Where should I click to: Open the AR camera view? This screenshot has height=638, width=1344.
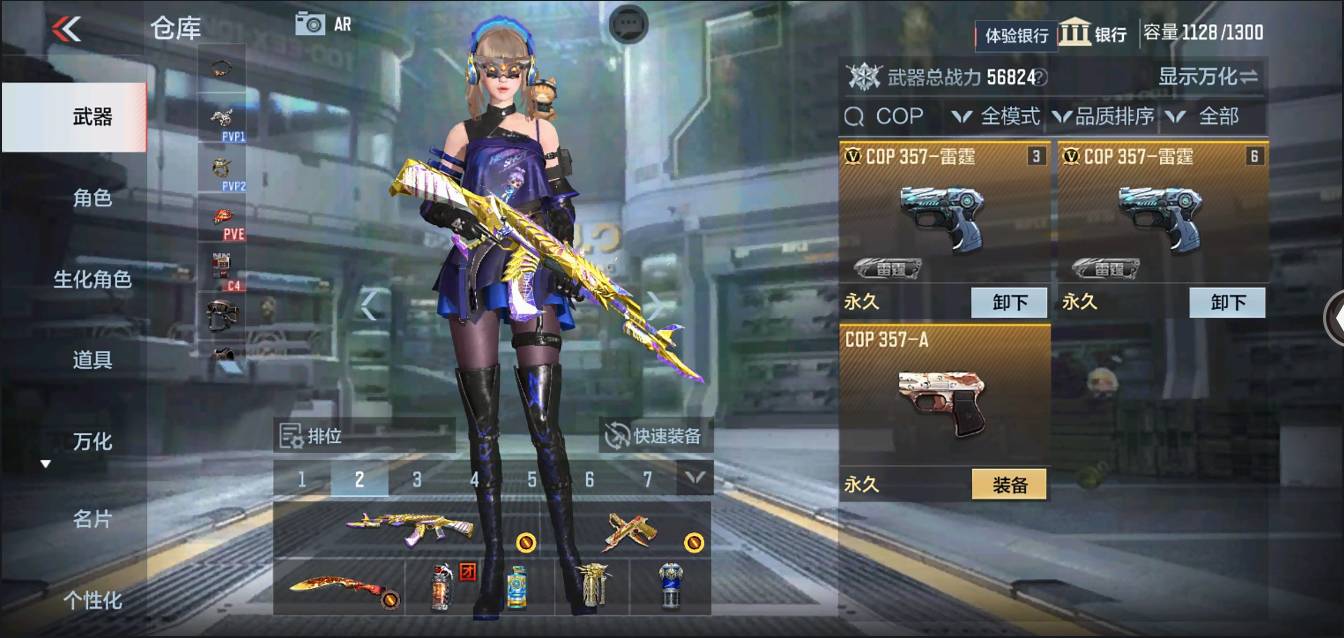(x=322, y=24)
